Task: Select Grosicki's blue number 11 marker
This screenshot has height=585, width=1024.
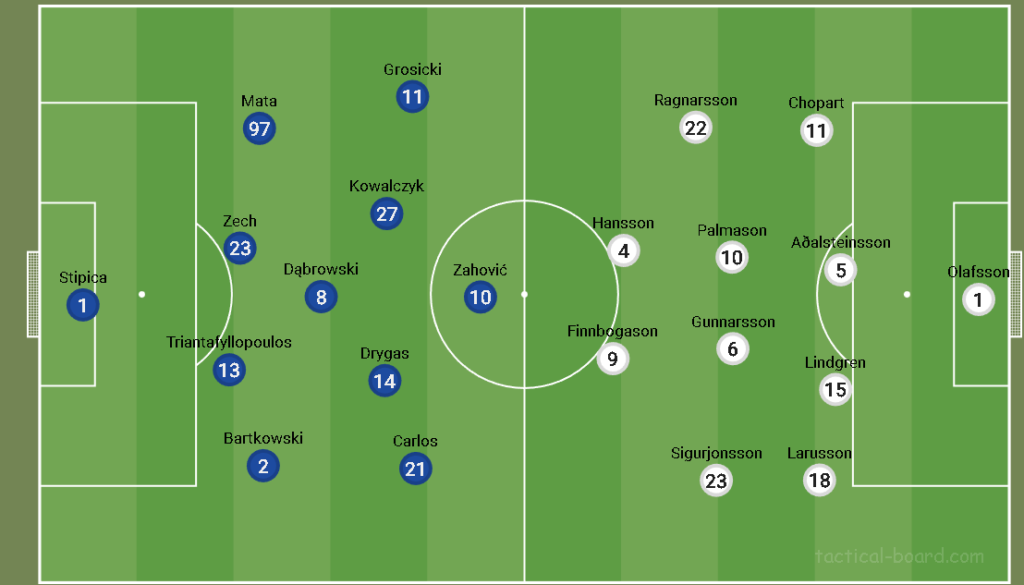Action: tap(412, 97)
